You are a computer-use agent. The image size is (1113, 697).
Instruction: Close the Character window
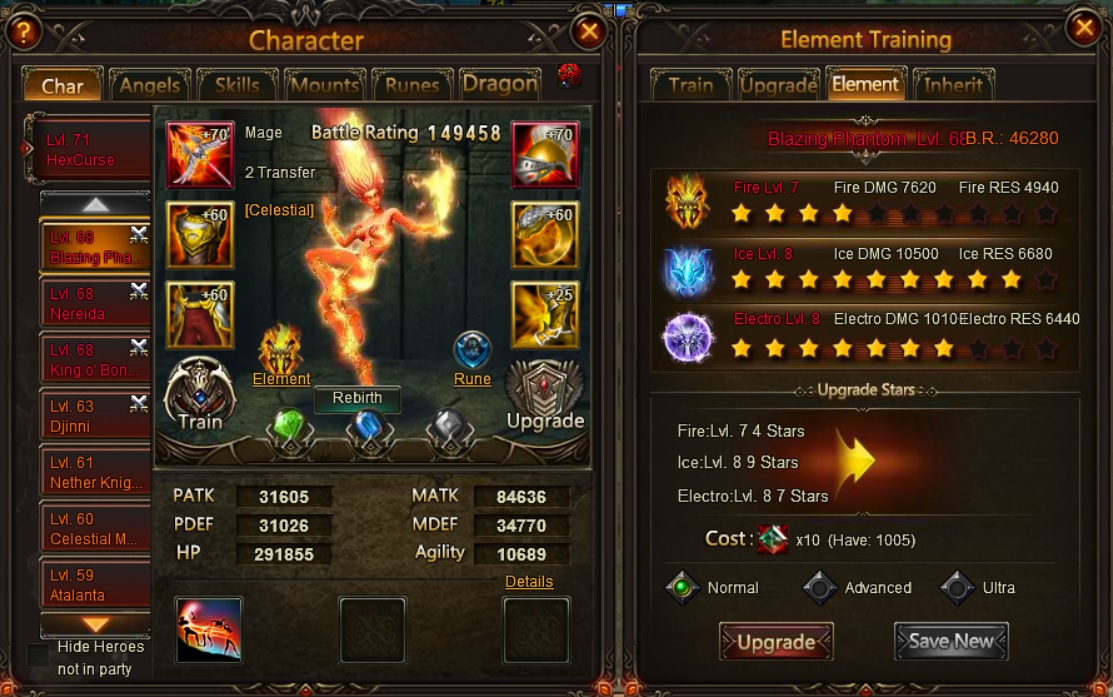point(589,32)
